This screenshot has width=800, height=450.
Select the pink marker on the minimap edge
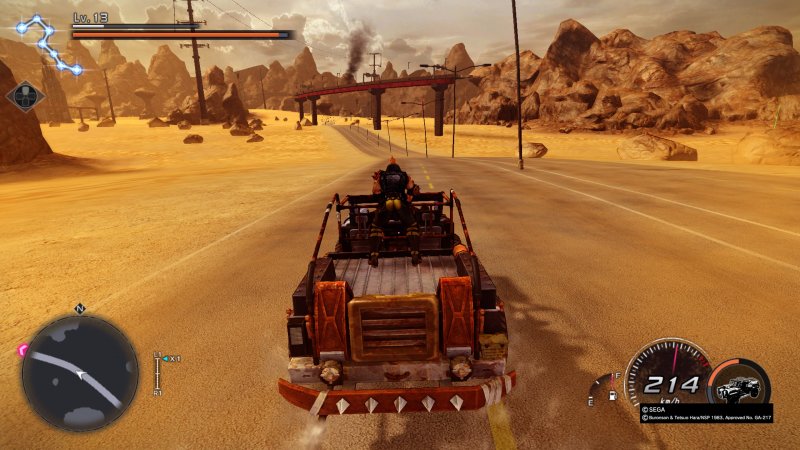tap(23, 350)
